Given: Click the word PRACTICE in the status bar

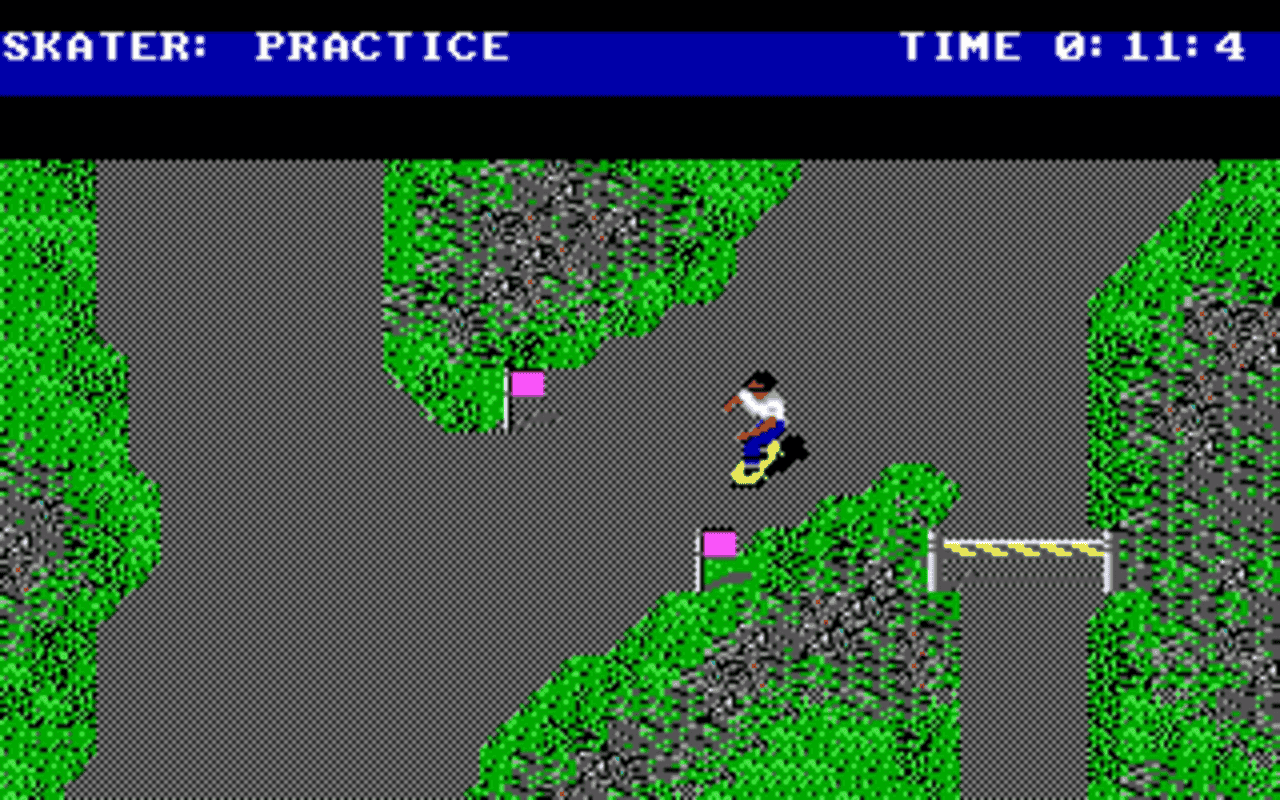Looking at the screenshot, I should 385,45.
